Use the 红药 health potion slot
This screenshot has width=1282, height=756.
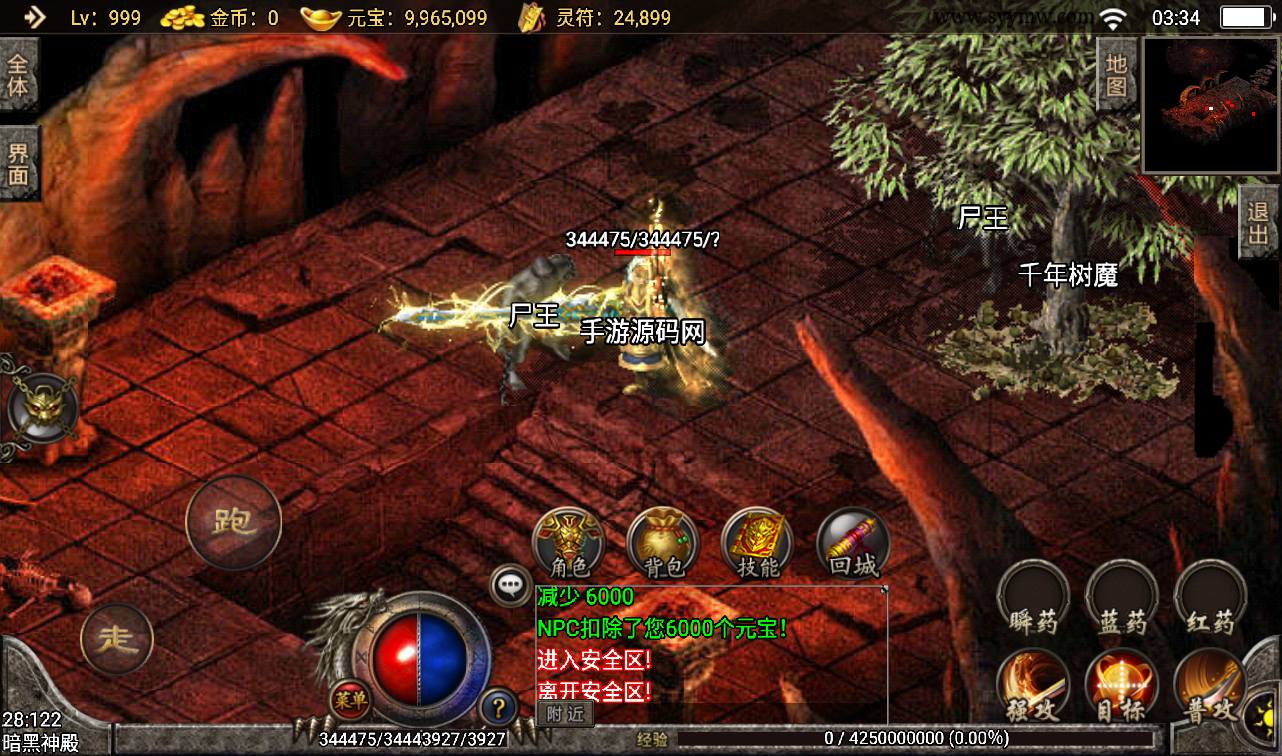click(1210, 598)
